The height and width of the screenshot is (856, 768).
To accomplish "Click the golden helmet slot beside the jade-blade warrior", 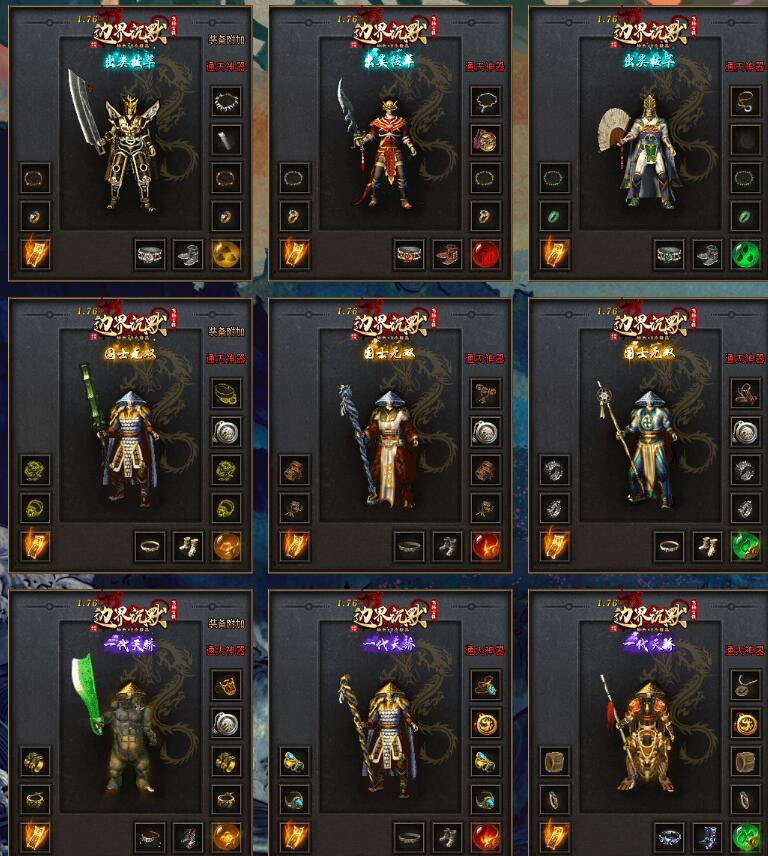I will click(x=226, y=685).
